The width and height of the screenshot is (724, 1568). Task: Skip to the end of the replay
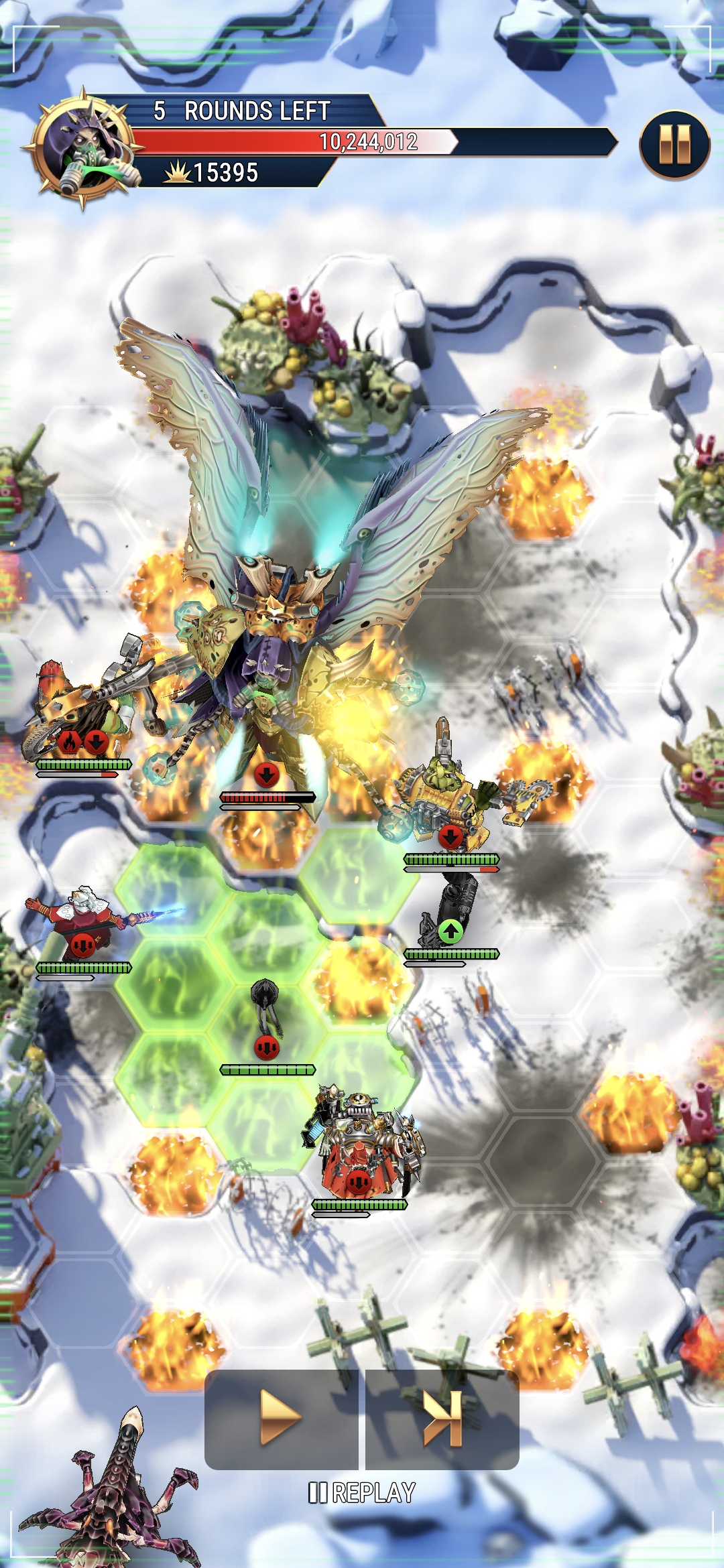(x=442, y=1417)
